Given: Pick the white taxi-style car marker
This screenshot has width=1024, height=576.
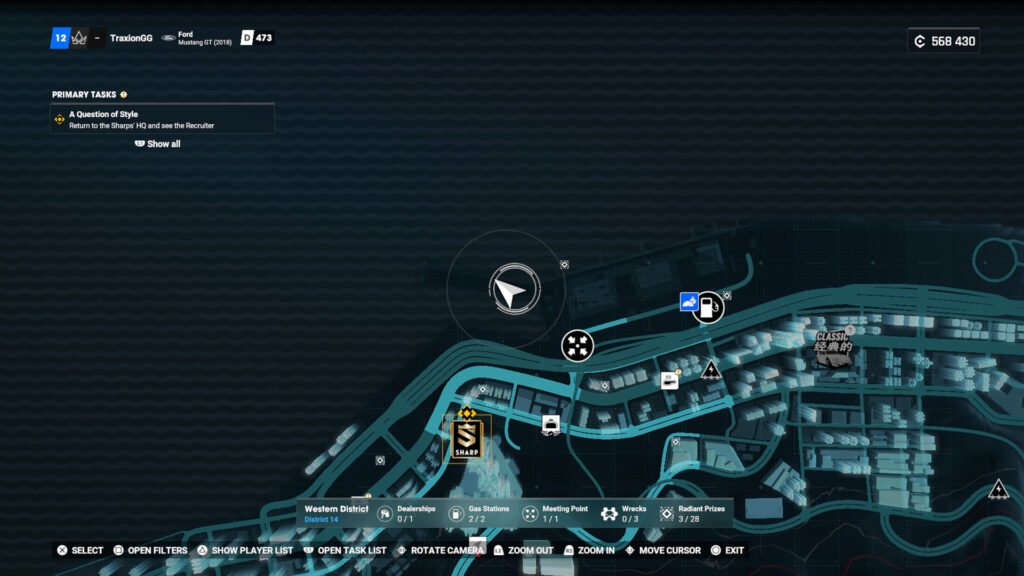Looking at the screenshot, I should point(550,425).
